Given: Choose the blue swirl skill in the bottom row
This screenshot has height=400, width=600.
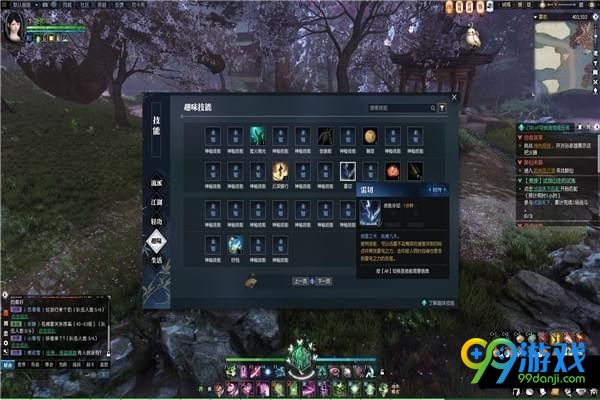Looking at the screenshot, I should point(235,244).
